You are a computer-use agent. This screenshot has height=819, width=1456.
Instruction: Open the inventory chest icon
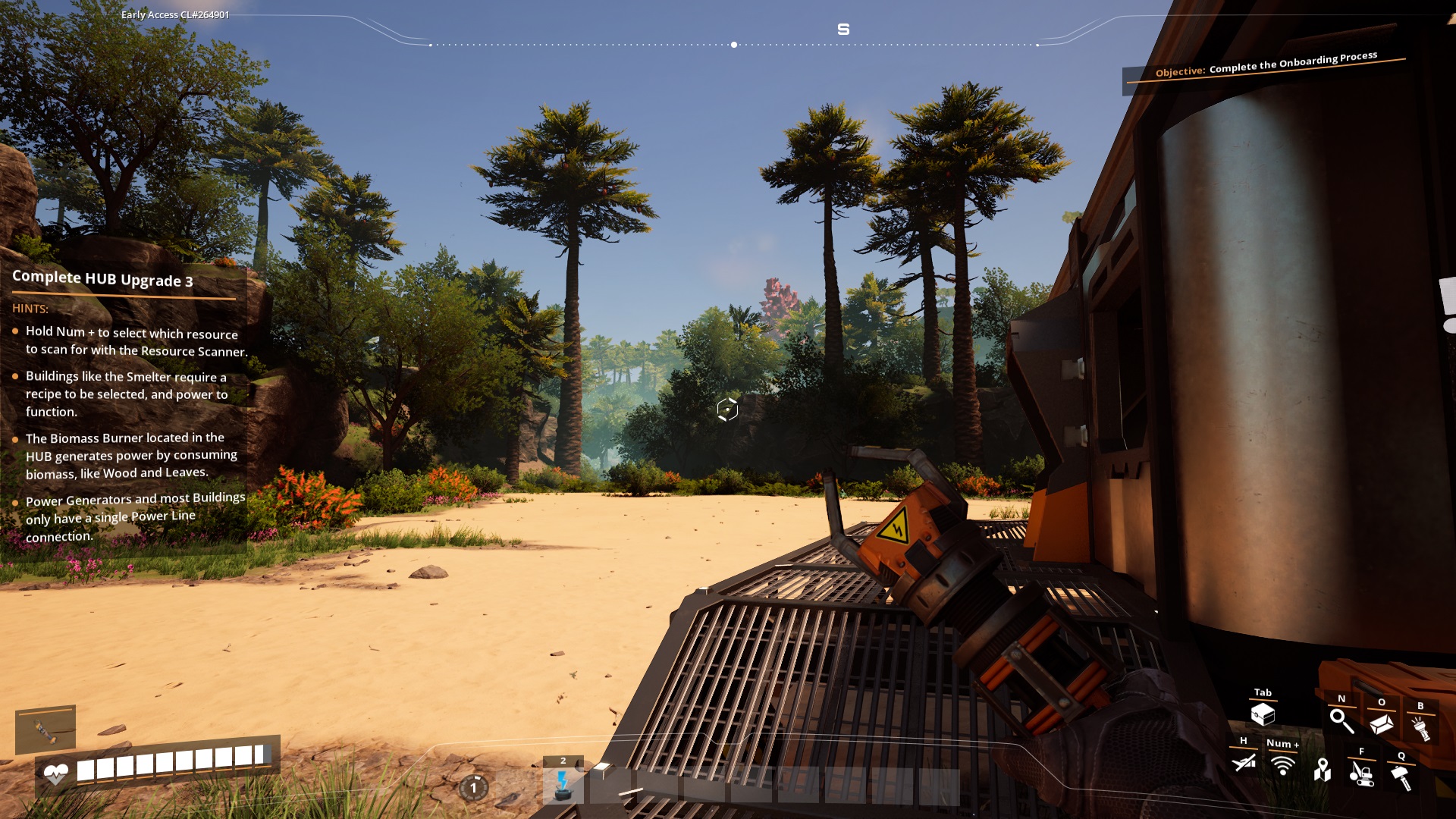(1264, 714)
